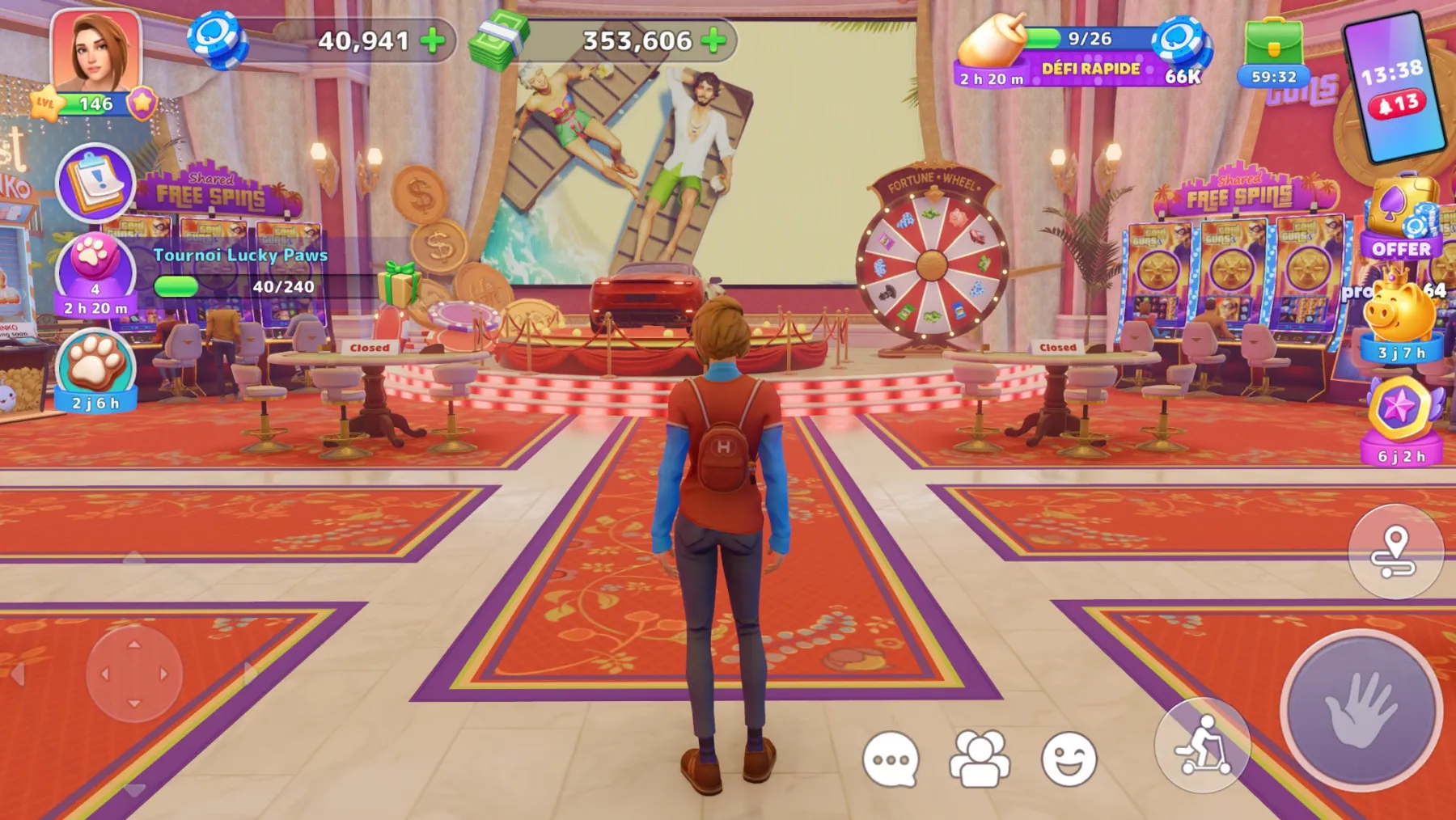The height and width of the screenshot is (820, 1456).
Task: Open the chat bubble
Action: coord(891,759)
